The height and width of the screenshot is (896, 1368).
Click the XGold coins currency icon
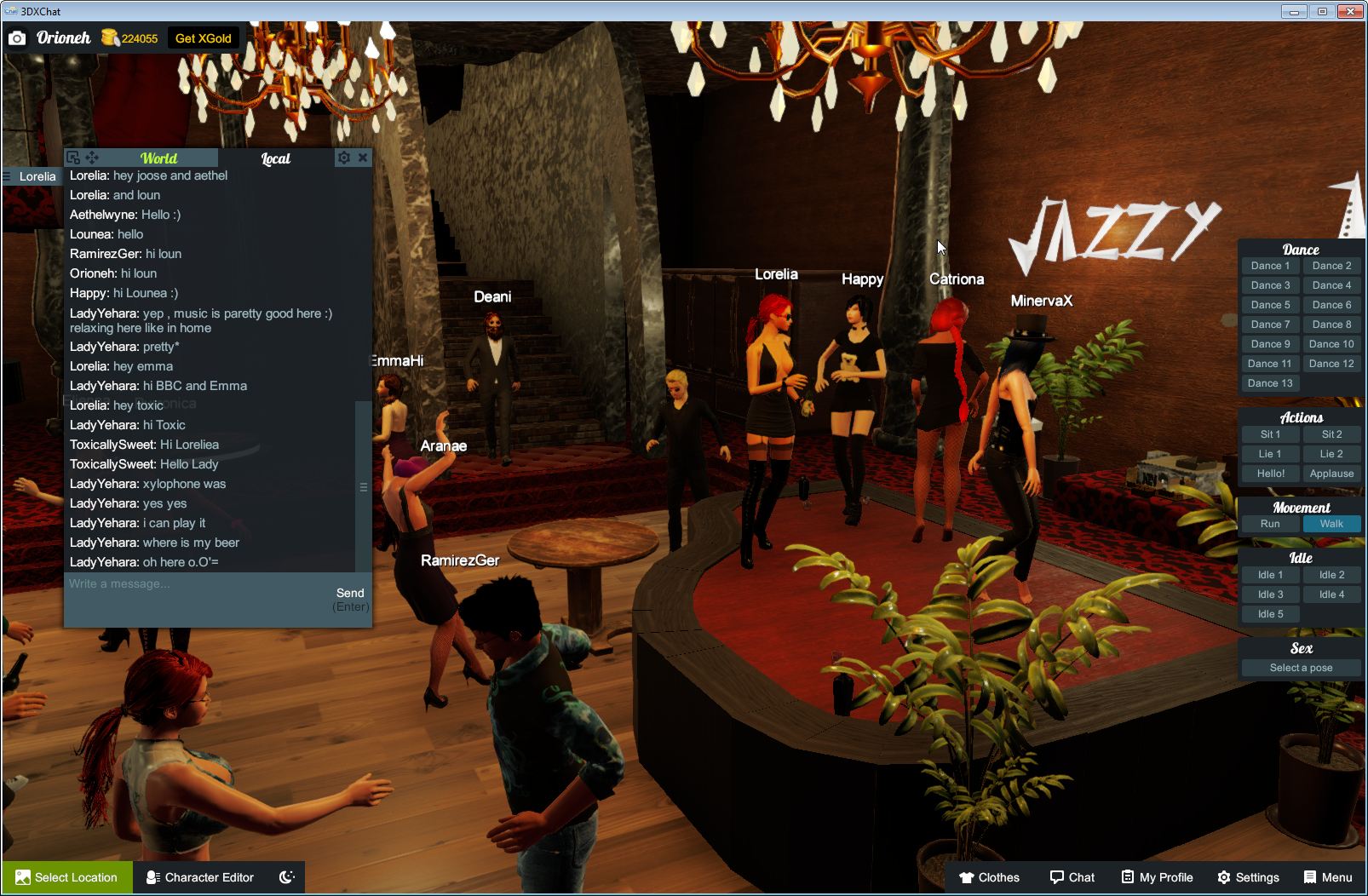tap(109, 37)
